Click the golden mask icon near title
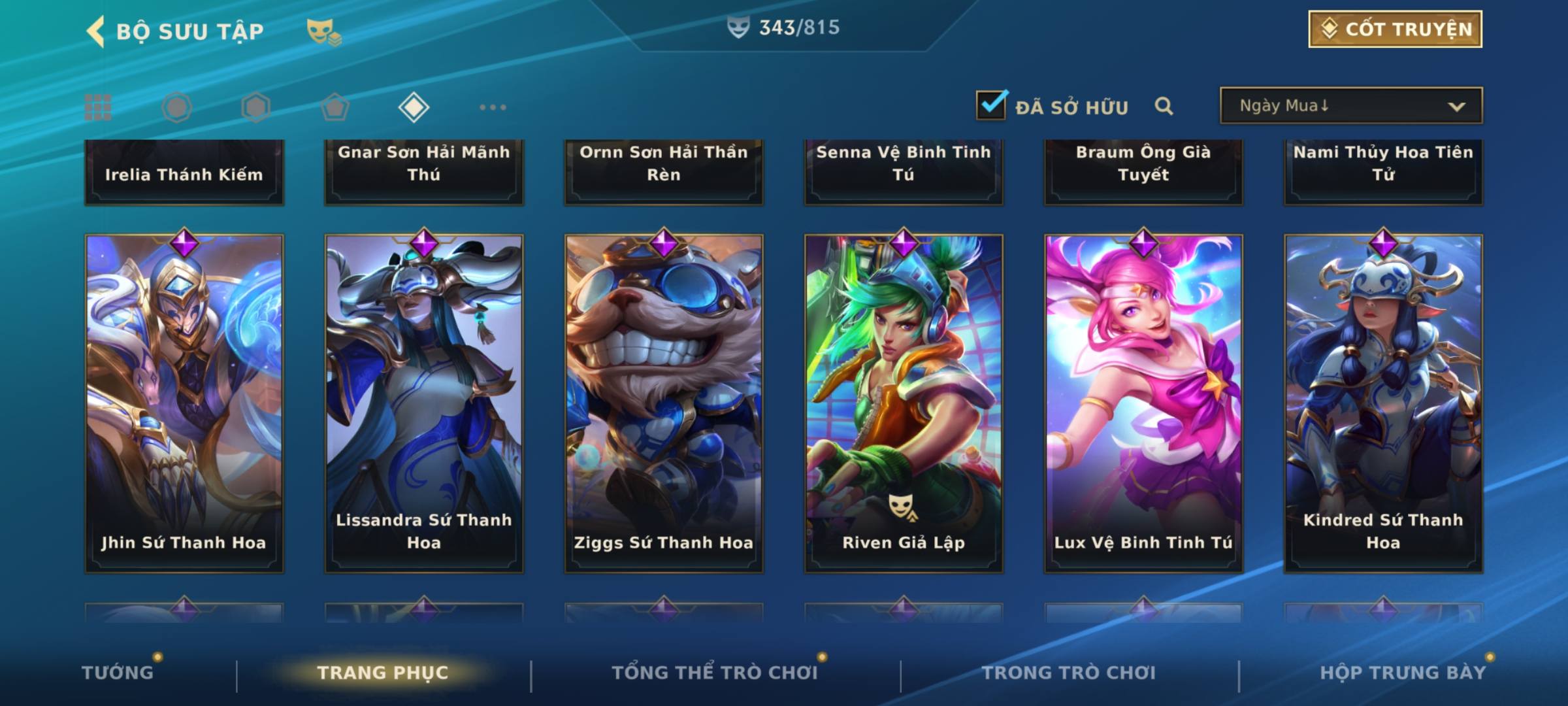This screenshot has width=1568, height=706. [x=323, y=31]
